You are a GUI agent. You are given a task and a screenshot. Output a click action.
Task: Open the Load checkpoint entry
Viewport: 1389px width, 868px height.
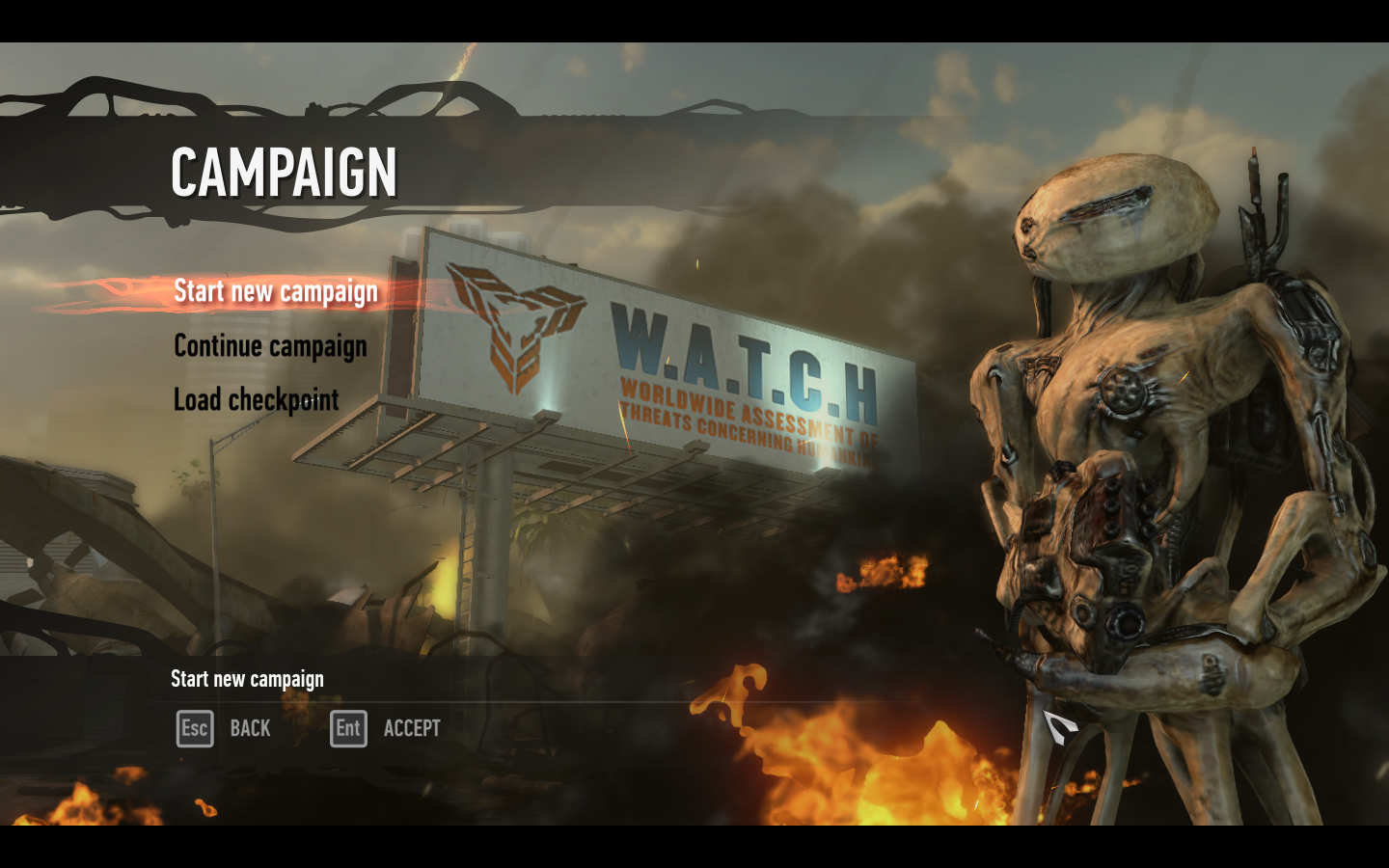click(x=256, y=399)
